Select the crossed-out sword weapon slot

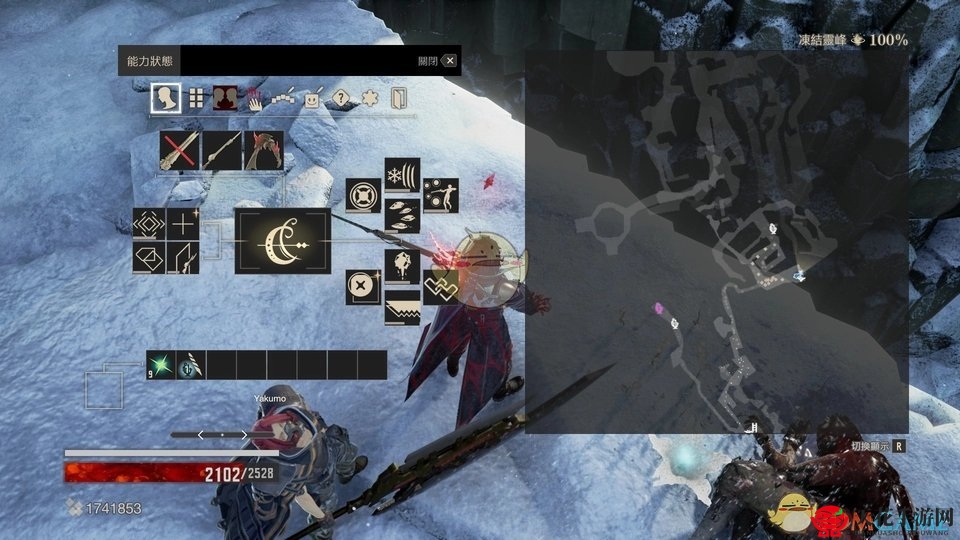pos(180,151)
